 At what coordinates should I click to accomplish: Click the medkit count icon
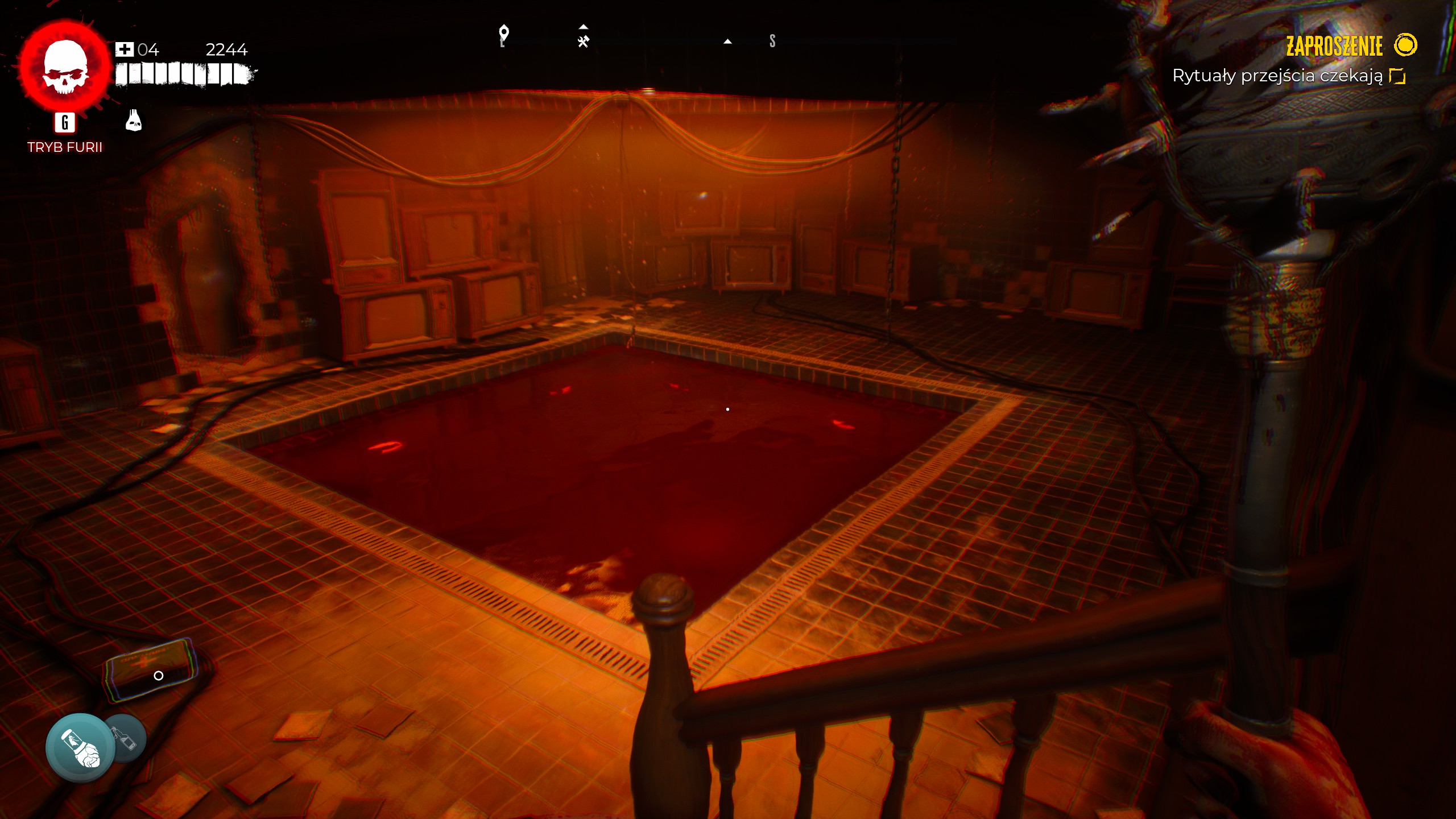[124, 49]
